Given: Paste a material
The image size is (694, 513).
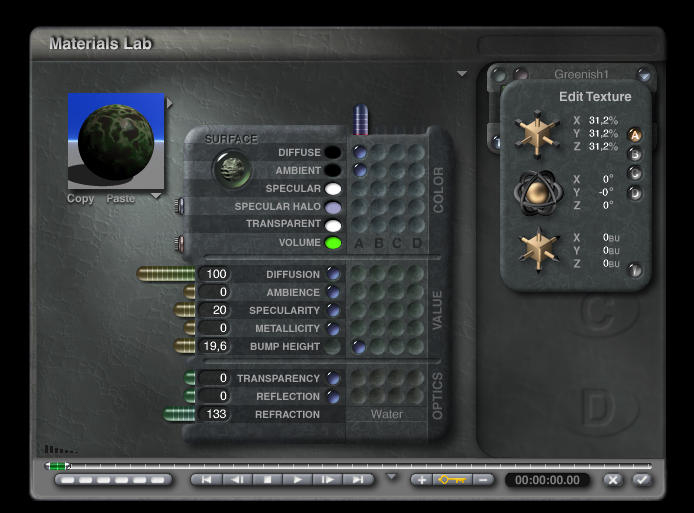Looking at the screenshot, I should tap(120, 198).
